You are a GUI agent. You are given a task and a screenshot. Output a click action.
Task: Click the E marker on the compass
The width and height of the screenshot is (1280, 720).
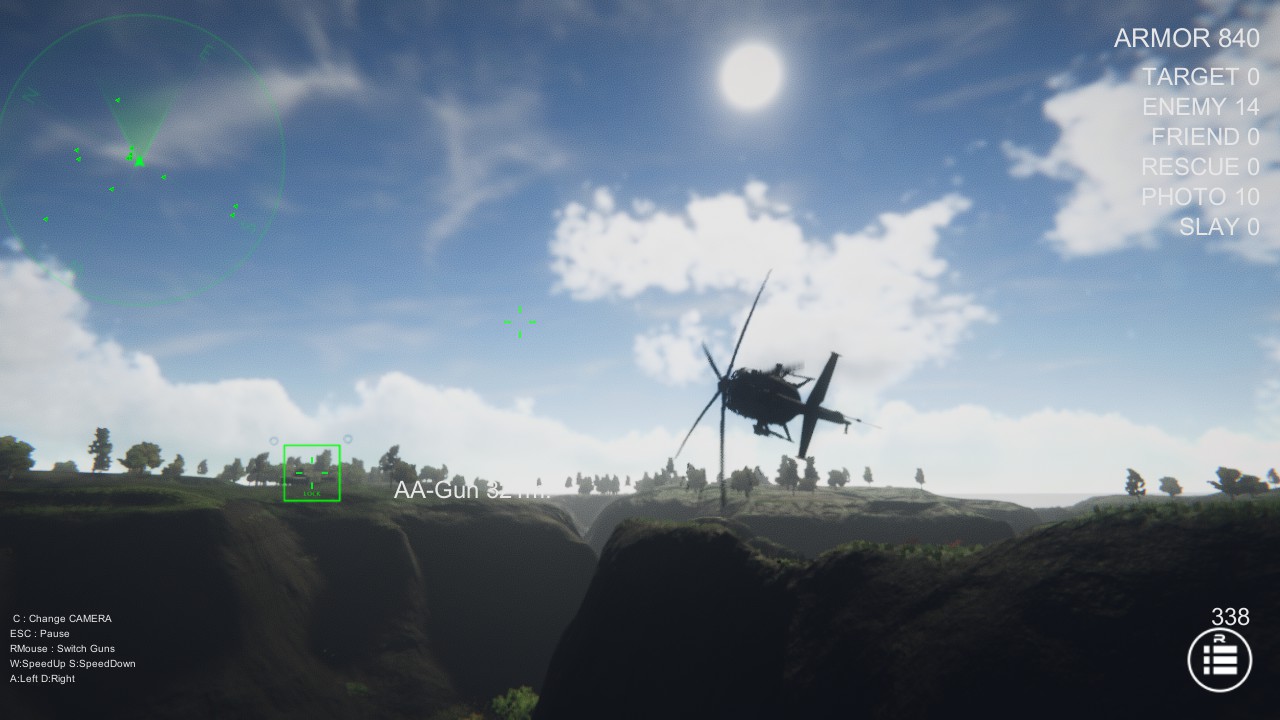tap(210, 51)
